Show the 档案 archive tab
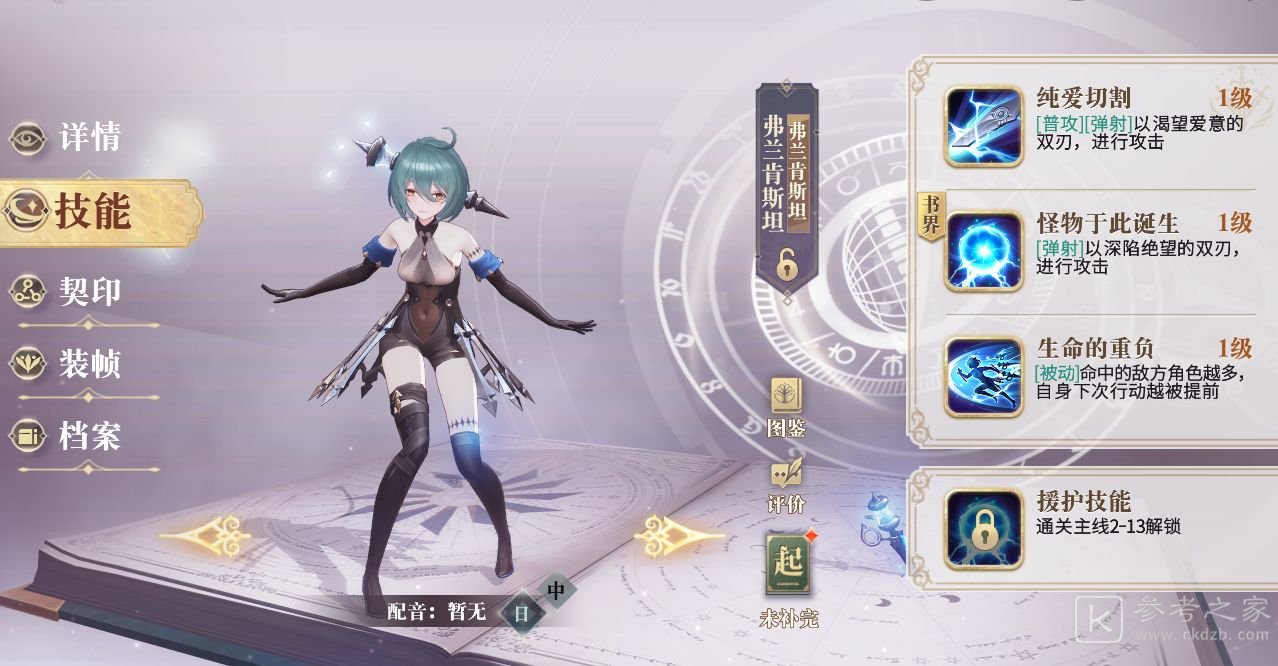The height and width of the screenshot is (666, 1278). [68, 436]
